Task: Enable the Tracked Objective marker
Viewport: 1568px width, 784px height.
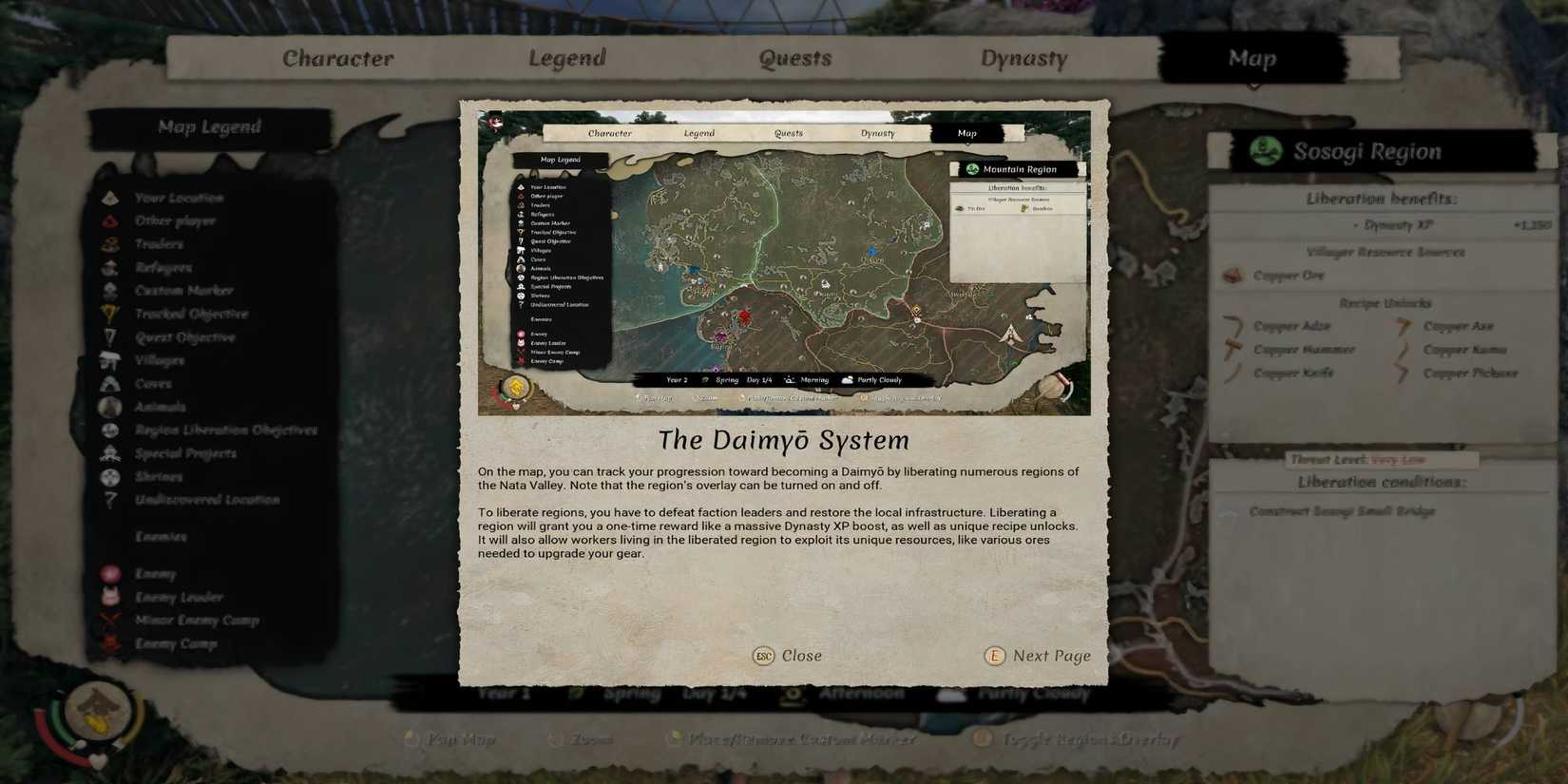Action: [x=111, y=314]
